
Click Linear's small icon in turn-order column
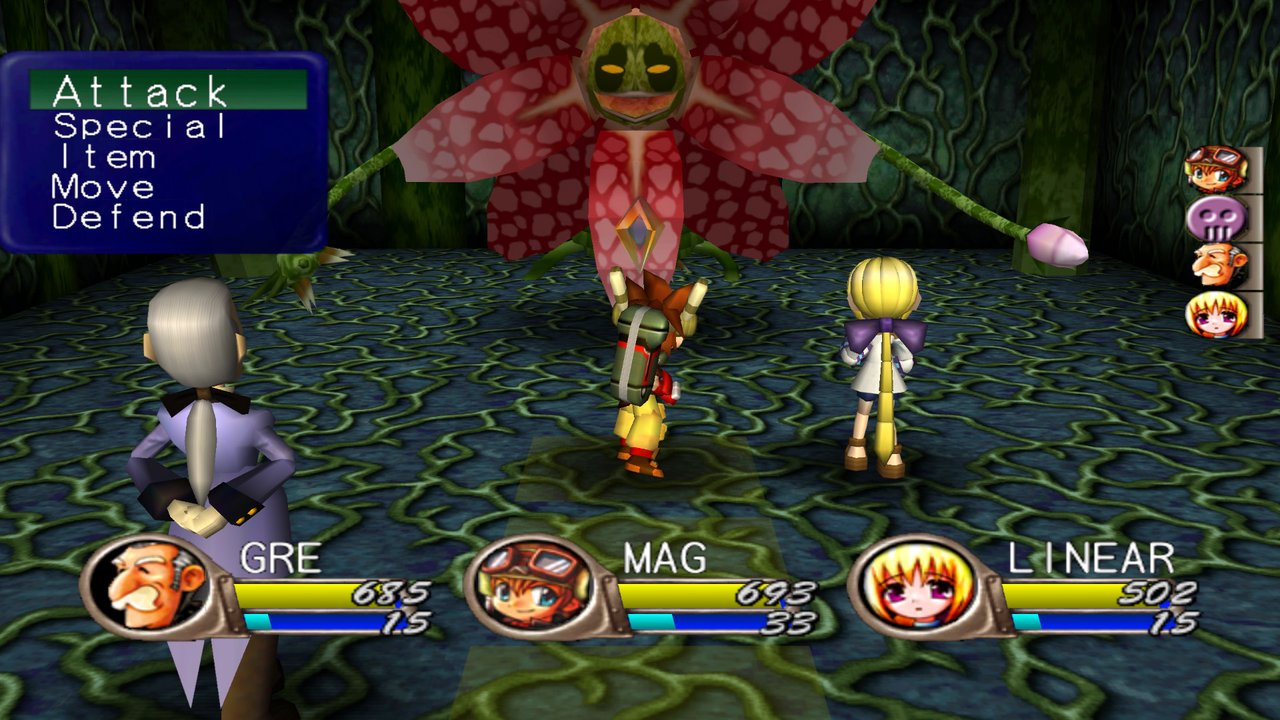[x=1216, y=314]
